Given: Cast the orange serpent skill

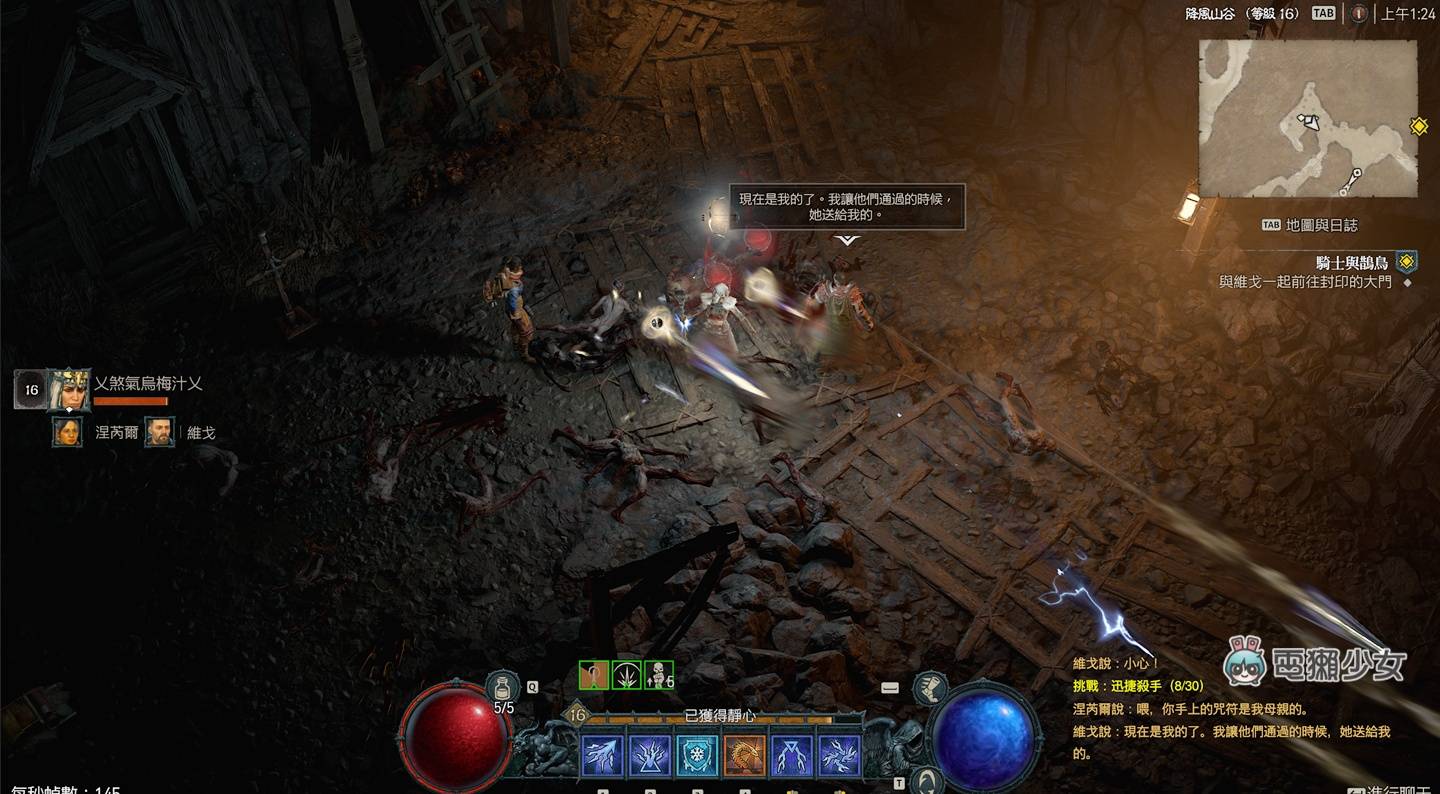Looking at the screenshot, I should (x=744, y=756).
